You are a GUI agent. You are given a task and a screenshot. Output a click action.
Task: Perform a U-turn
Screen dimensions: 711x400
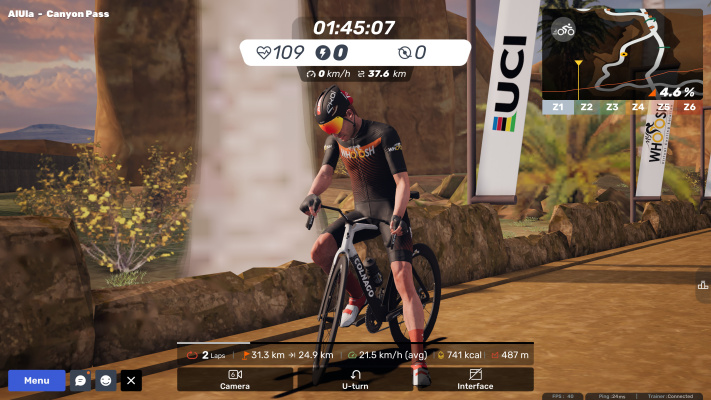[x=355, y=379]
